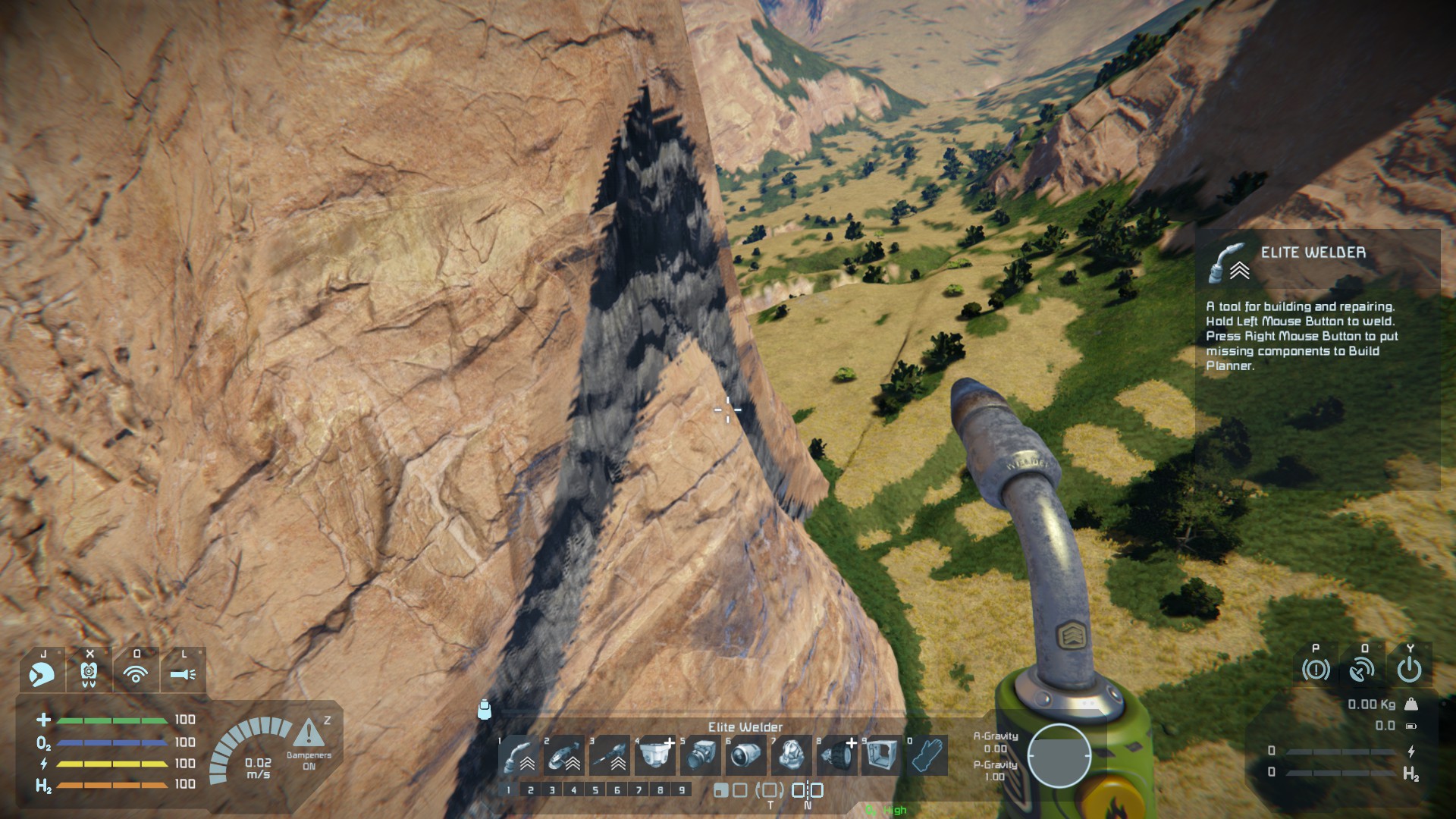1456x819 pixels.
Task: Toggle the grid power icon
Action: tap(1409, 670)
